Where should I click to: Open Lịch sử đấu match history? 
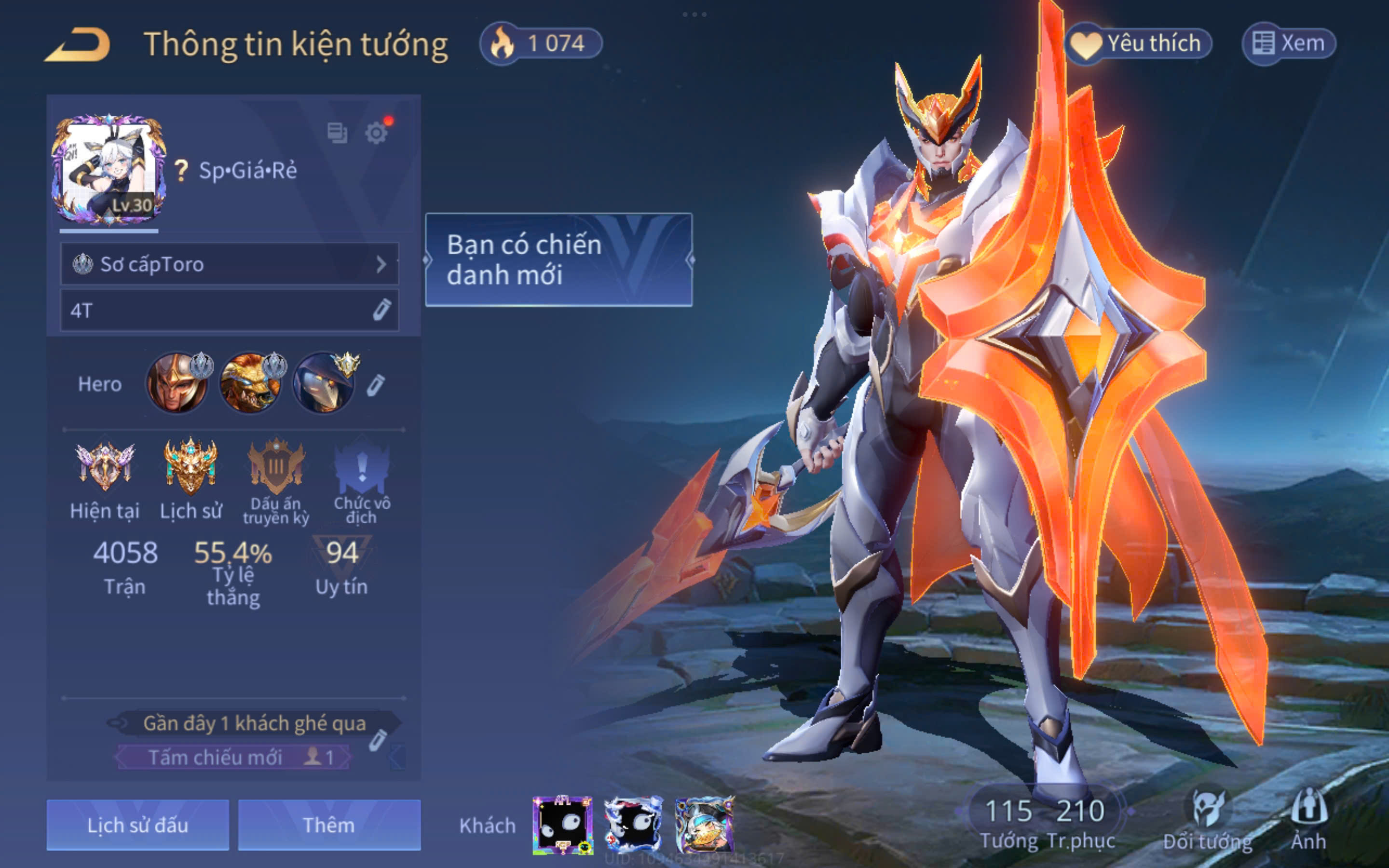(138, 825)
